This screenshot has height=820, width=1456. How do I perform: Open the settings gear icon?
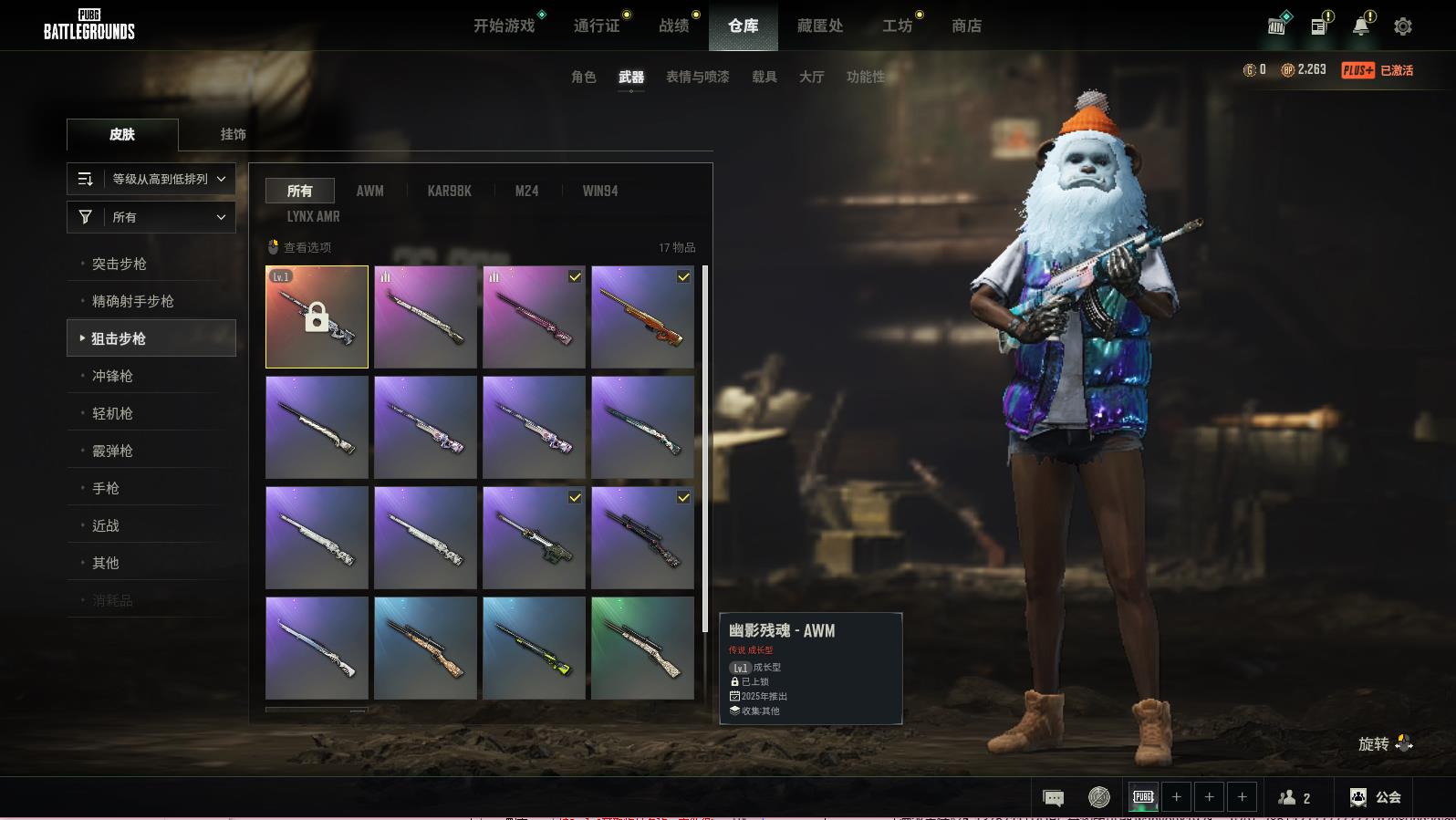(1402, 26)
